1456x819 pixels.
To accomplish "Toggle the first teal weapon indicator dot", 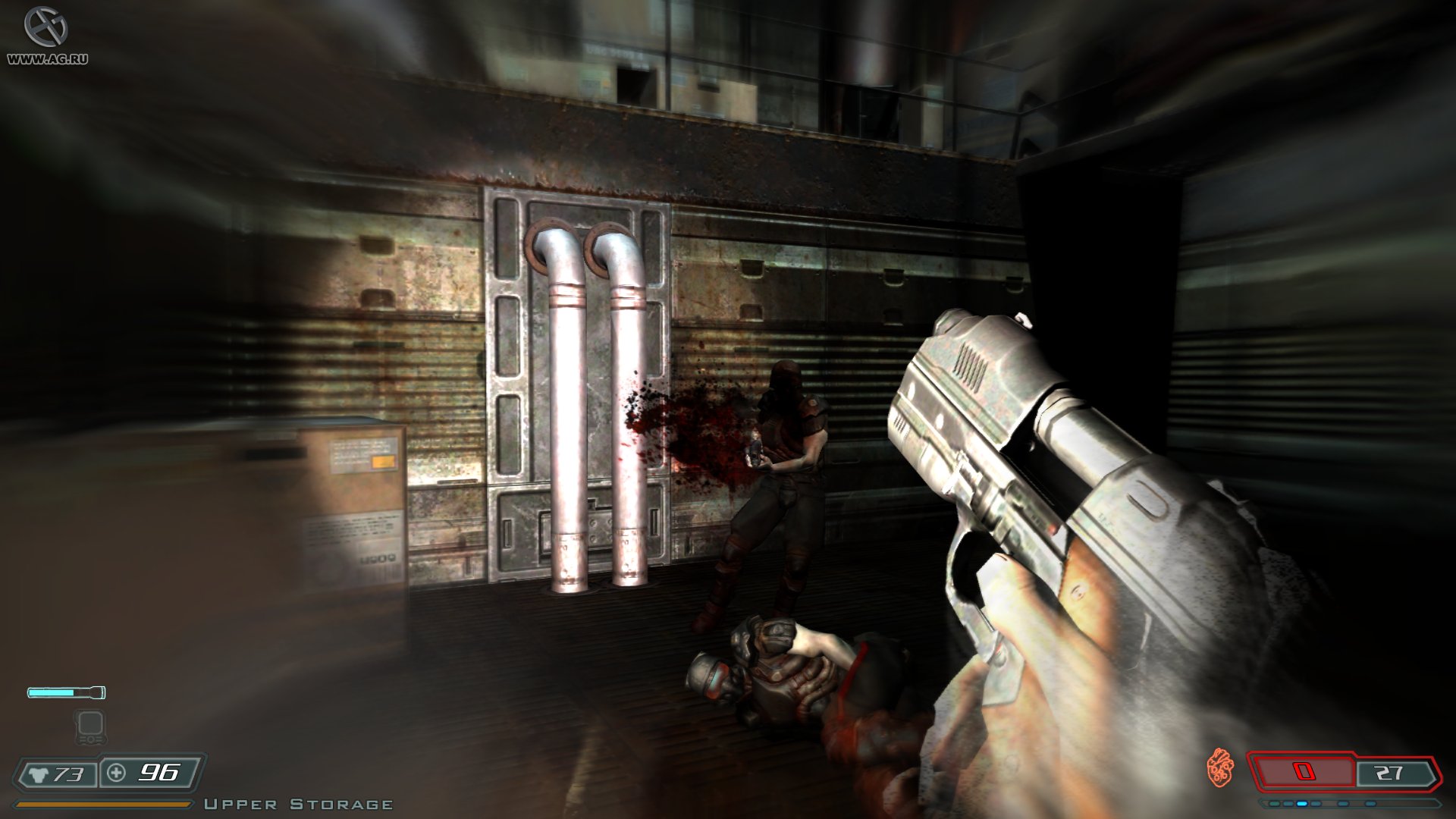I will (1274, 803).
